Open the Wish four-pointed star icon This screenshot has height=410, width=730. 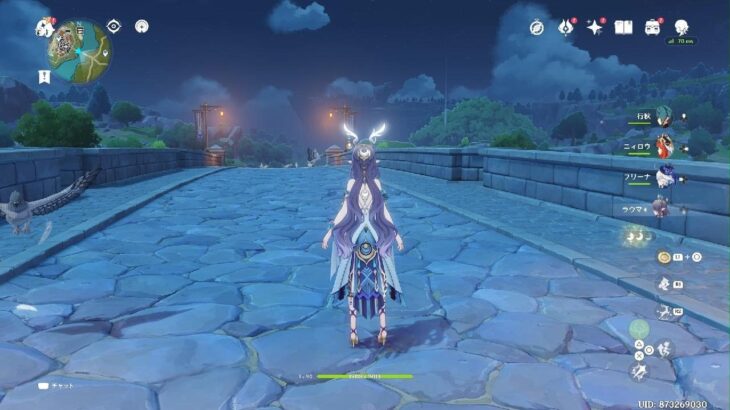(x=596, y=27)
